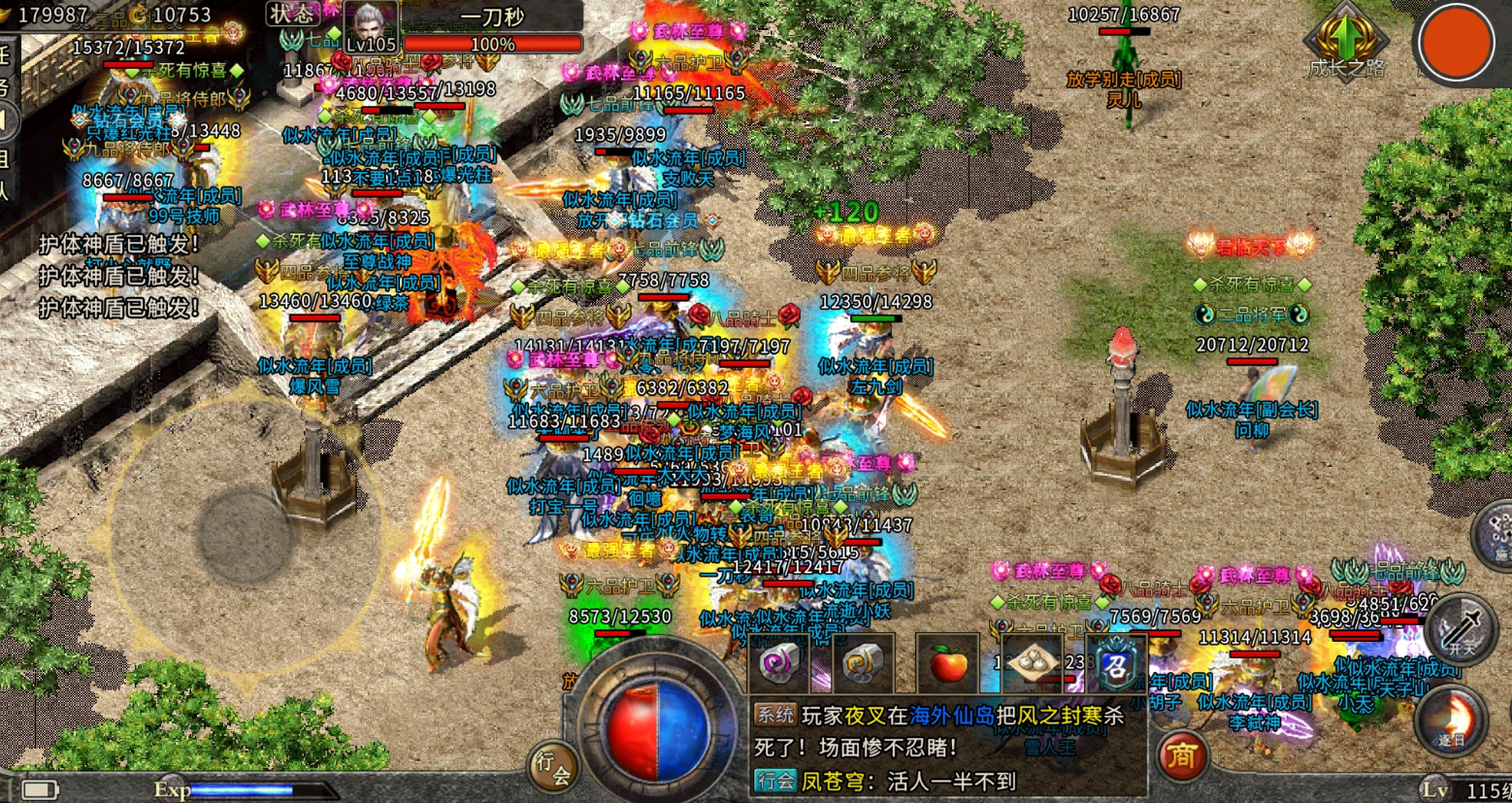Open the 商 shop button

tap(1181, 755)
